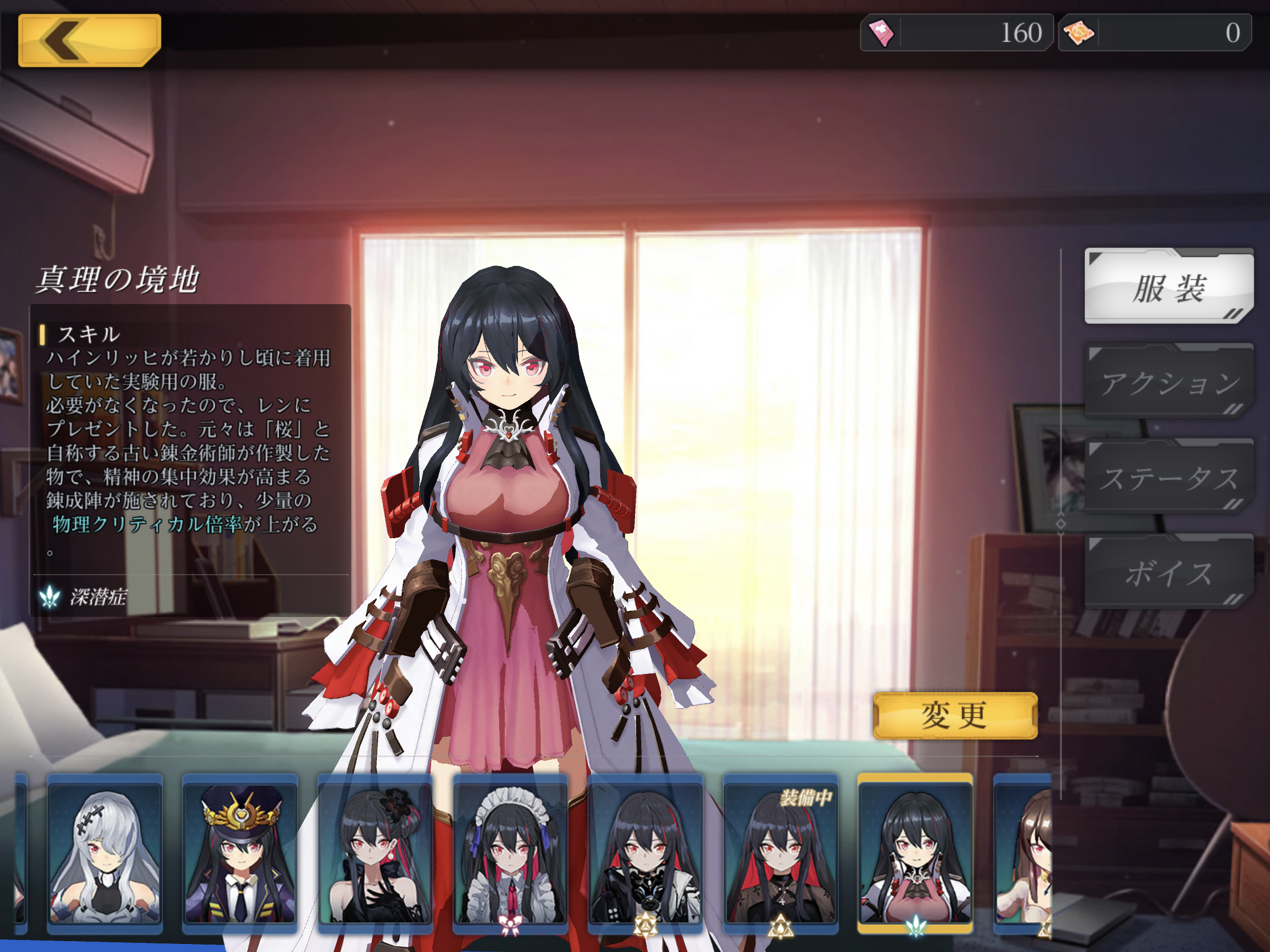
Task: Tap the orange ticket currency counter
Action: tap(1154, 33)
